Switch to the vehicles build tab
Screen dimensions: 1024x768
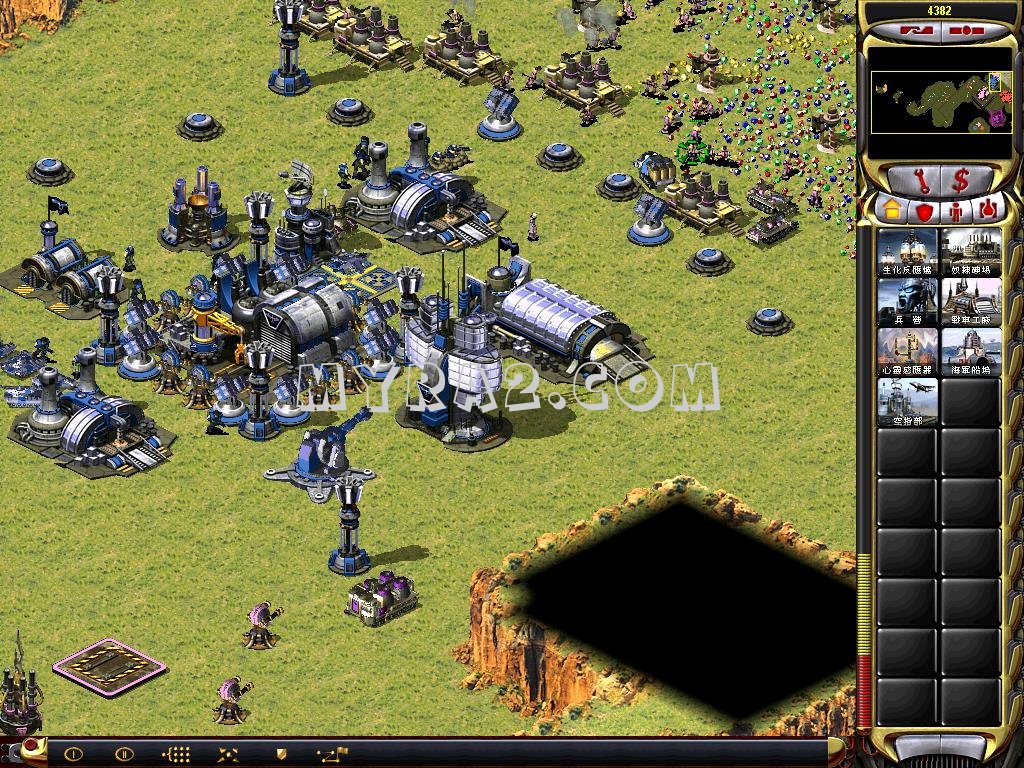[x=988, y=210]
